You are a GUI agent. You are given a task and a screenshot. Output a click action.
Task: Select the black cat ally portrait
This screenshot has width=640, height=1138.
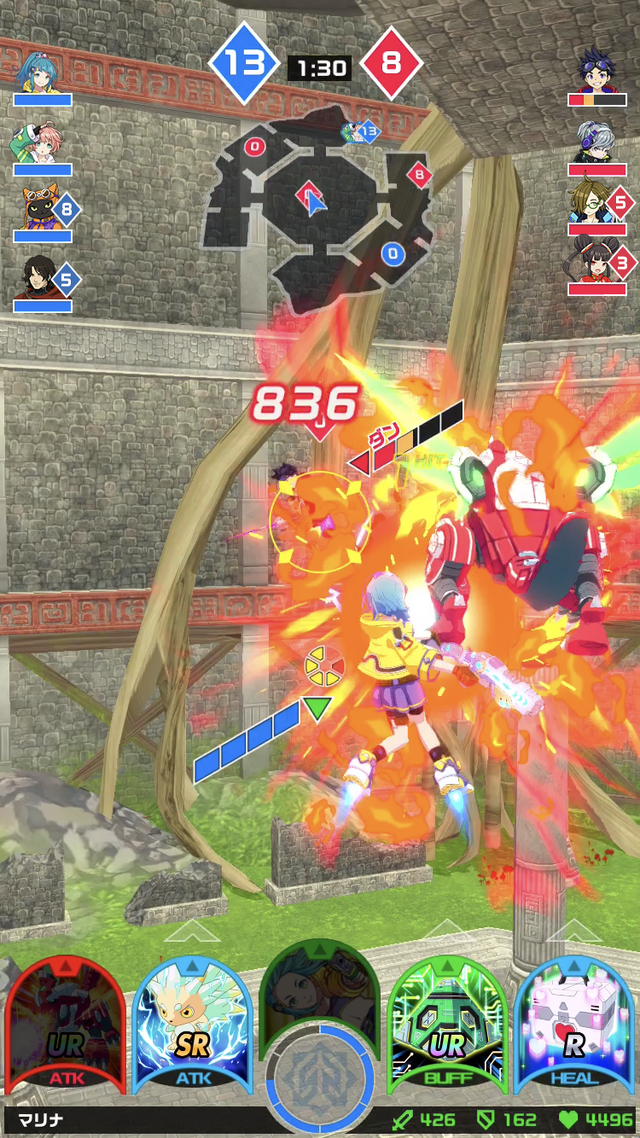(42, 208)
